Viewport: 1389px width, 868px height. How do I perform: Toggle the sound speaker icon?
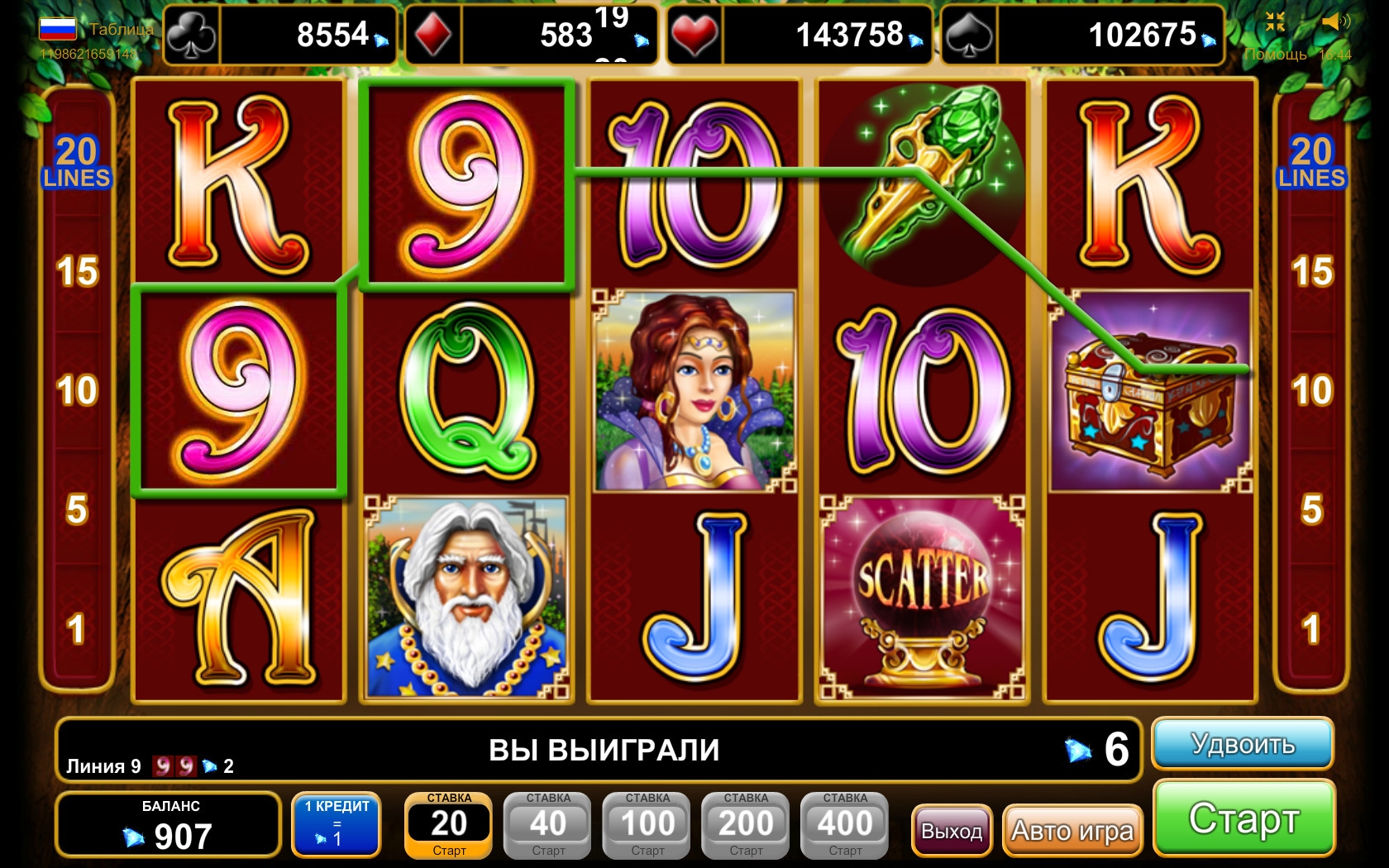(x=1335, y=22)
